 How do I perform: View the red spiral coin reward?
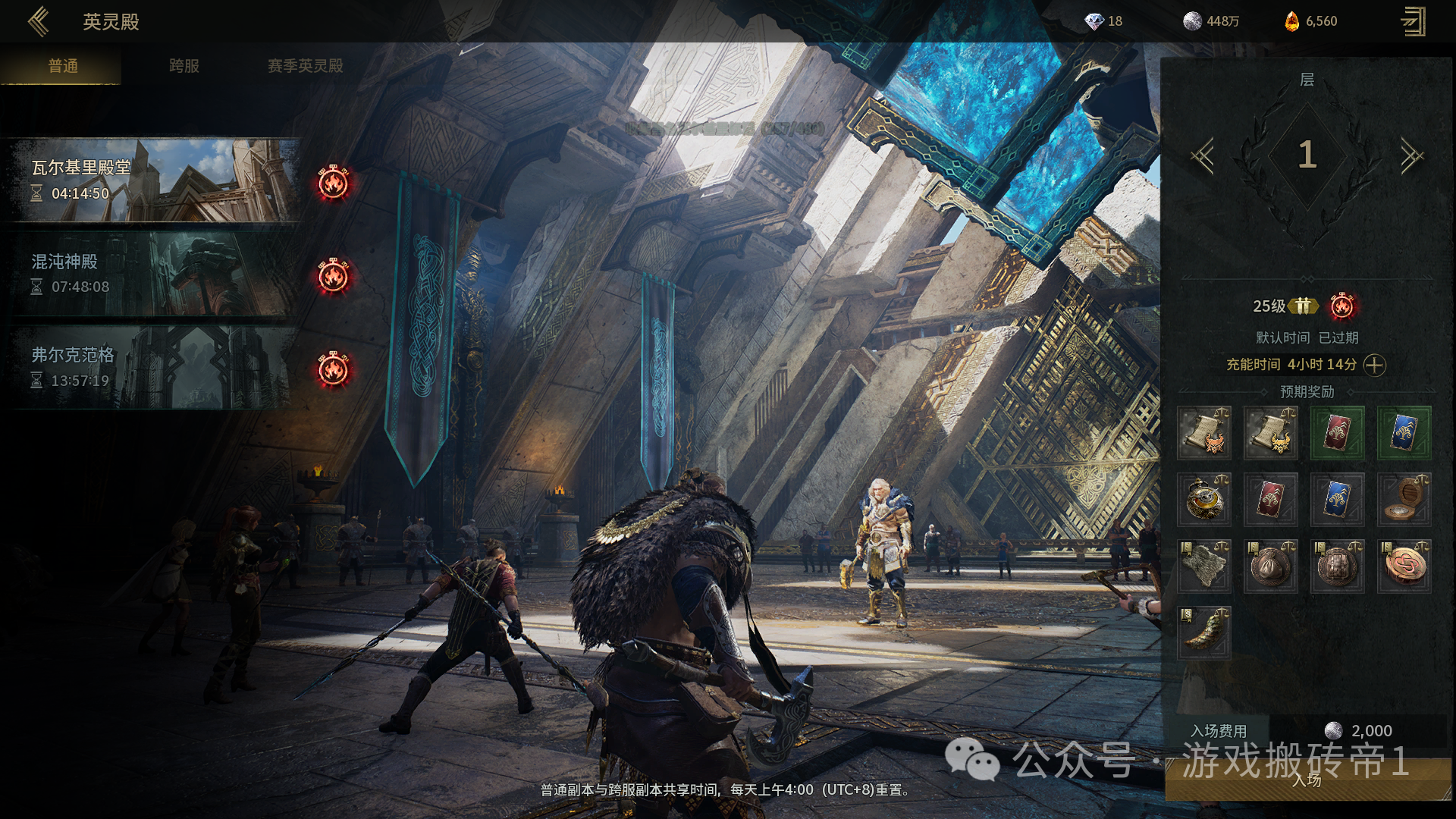click(x=1404, y=566)
